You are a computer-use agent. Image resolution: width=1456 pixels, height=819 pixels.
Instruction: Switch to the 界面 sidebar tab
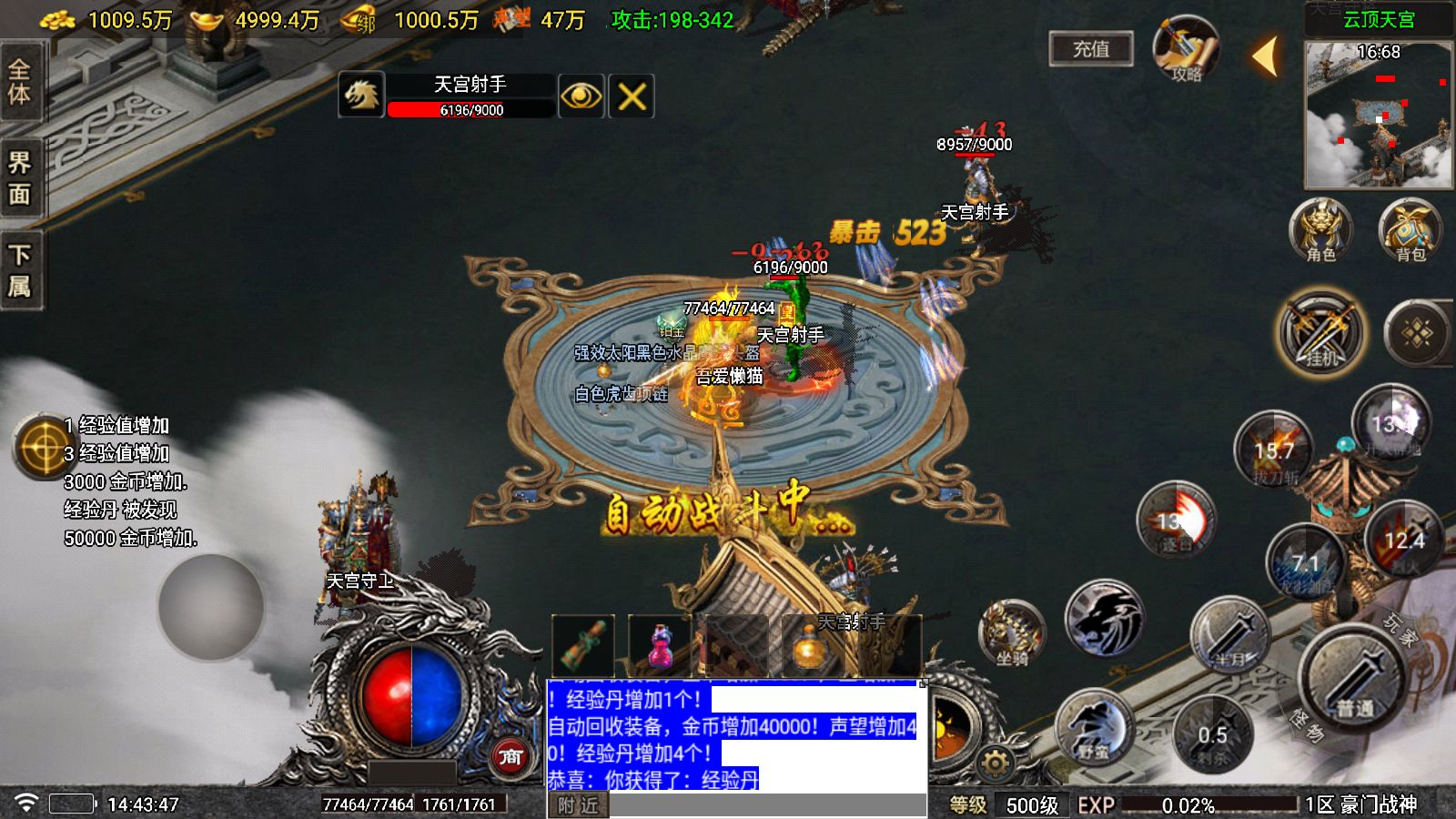[x=20, y=177]
